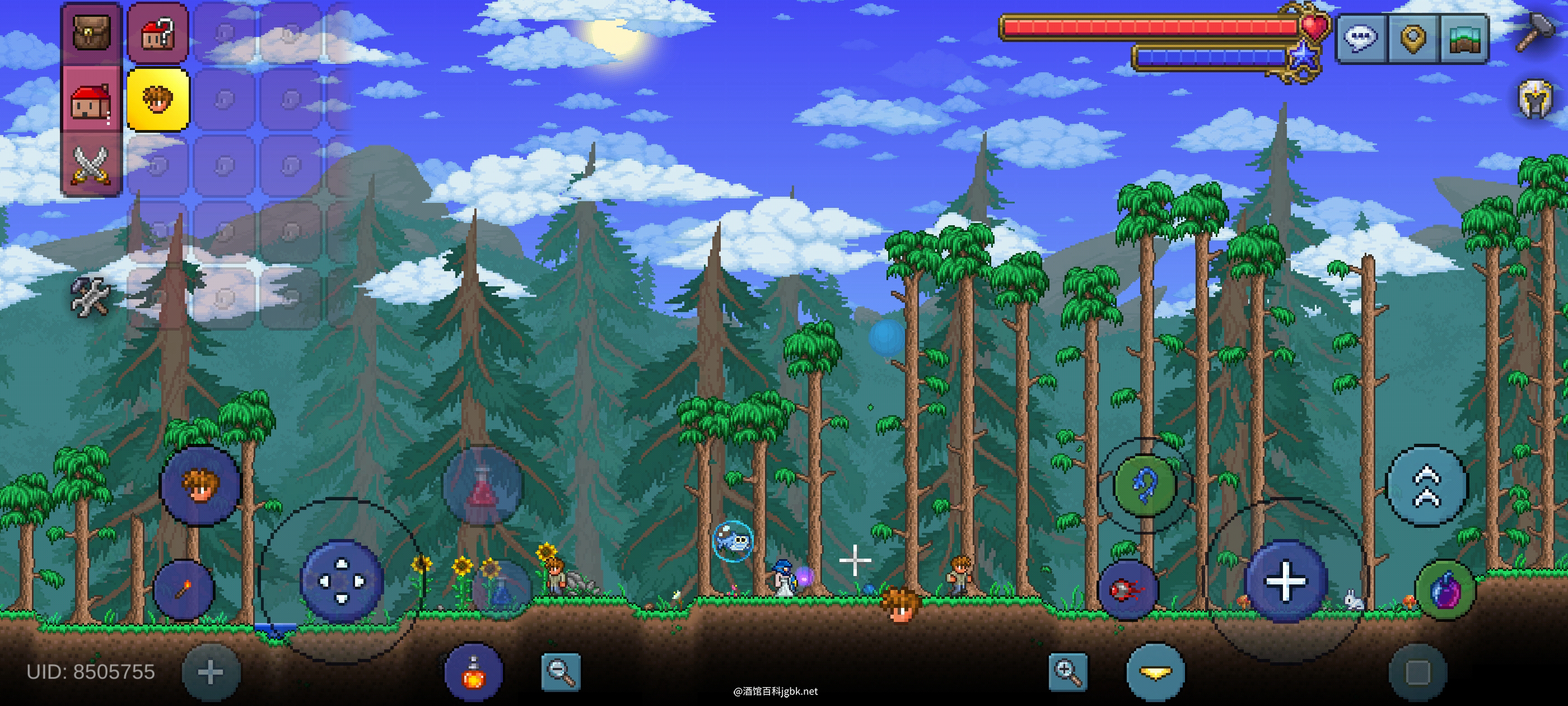Viewport: 1568px width, 706px height.
Task: Fire the blue grappling hook button
Action: click(x=1144, y=485)
